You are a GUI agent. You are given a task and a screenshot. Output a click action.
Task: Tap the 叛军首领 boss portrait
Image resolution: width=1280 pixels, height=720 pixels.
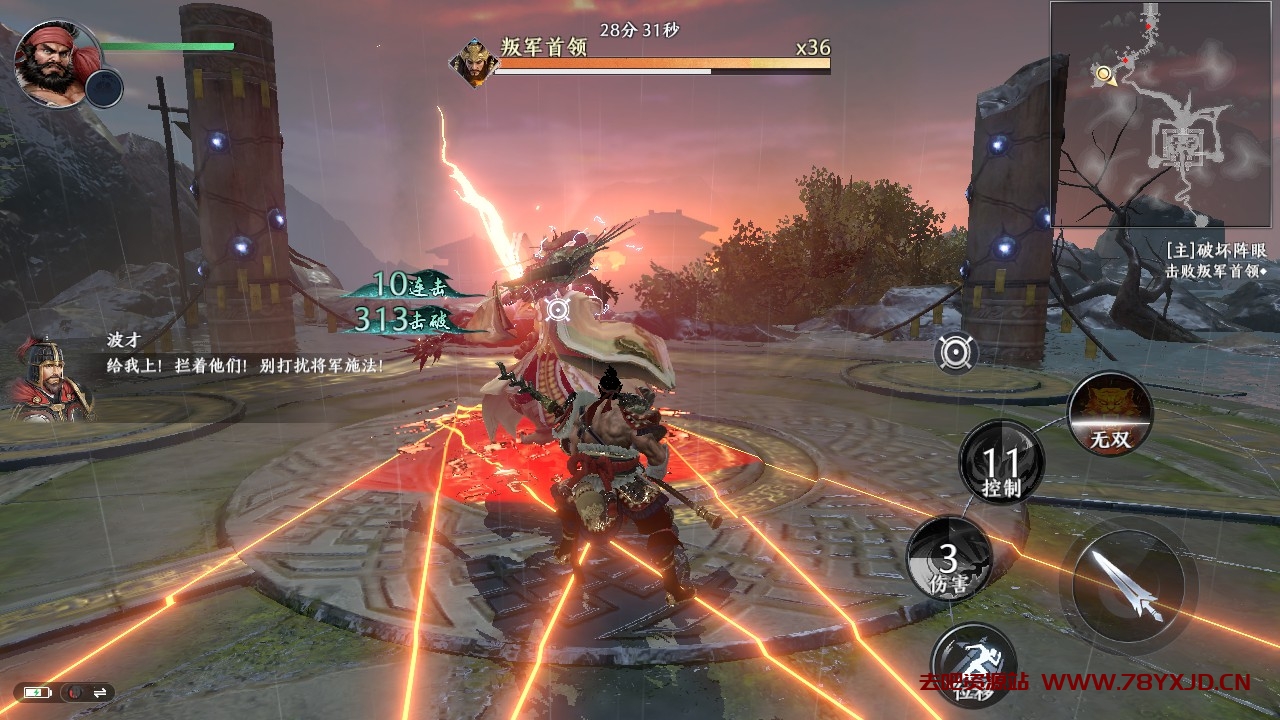pos(473,62)
